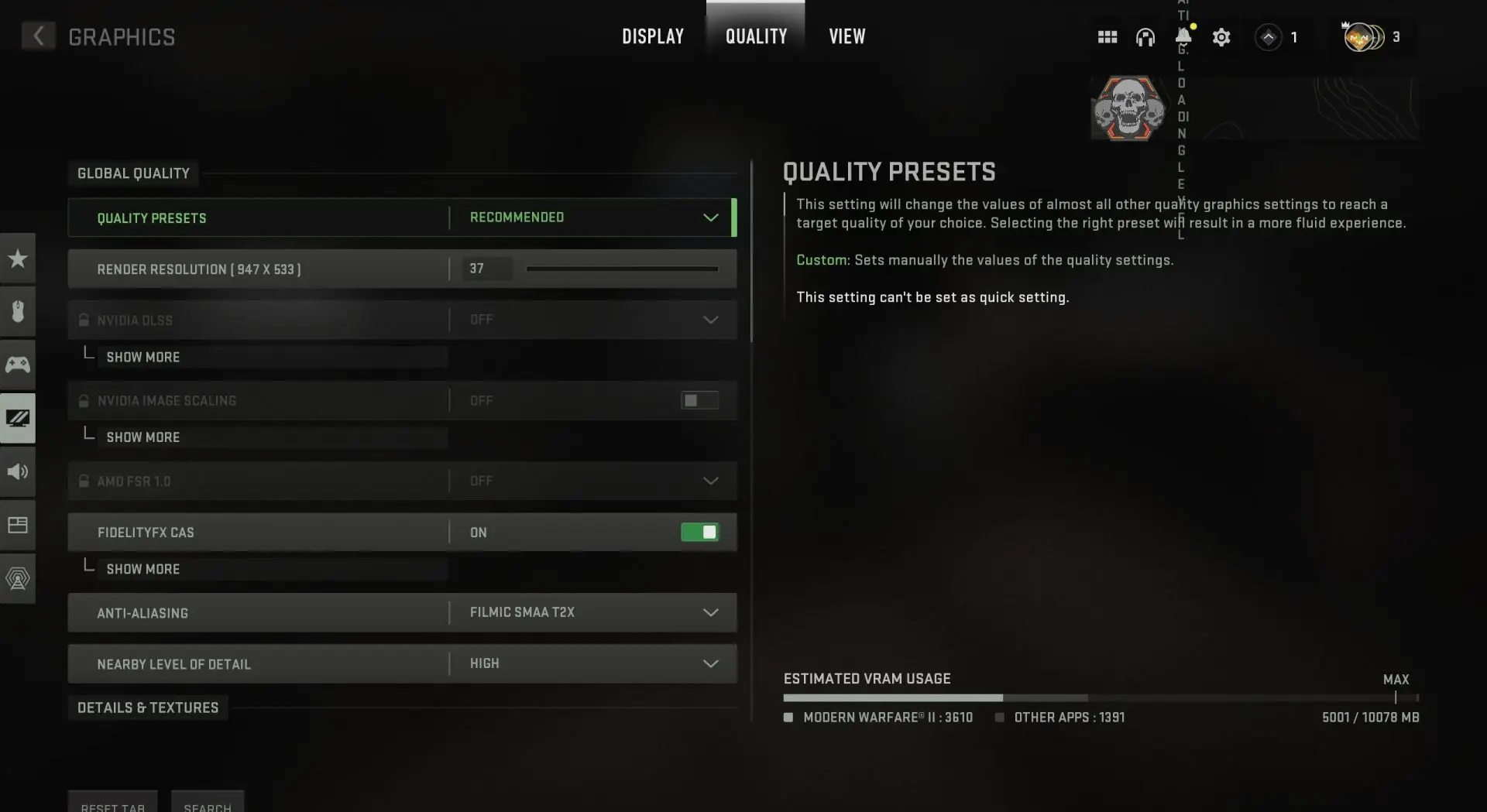
Task: Open the Nearby Level of Detail dropdown
Action: [709, 663]
